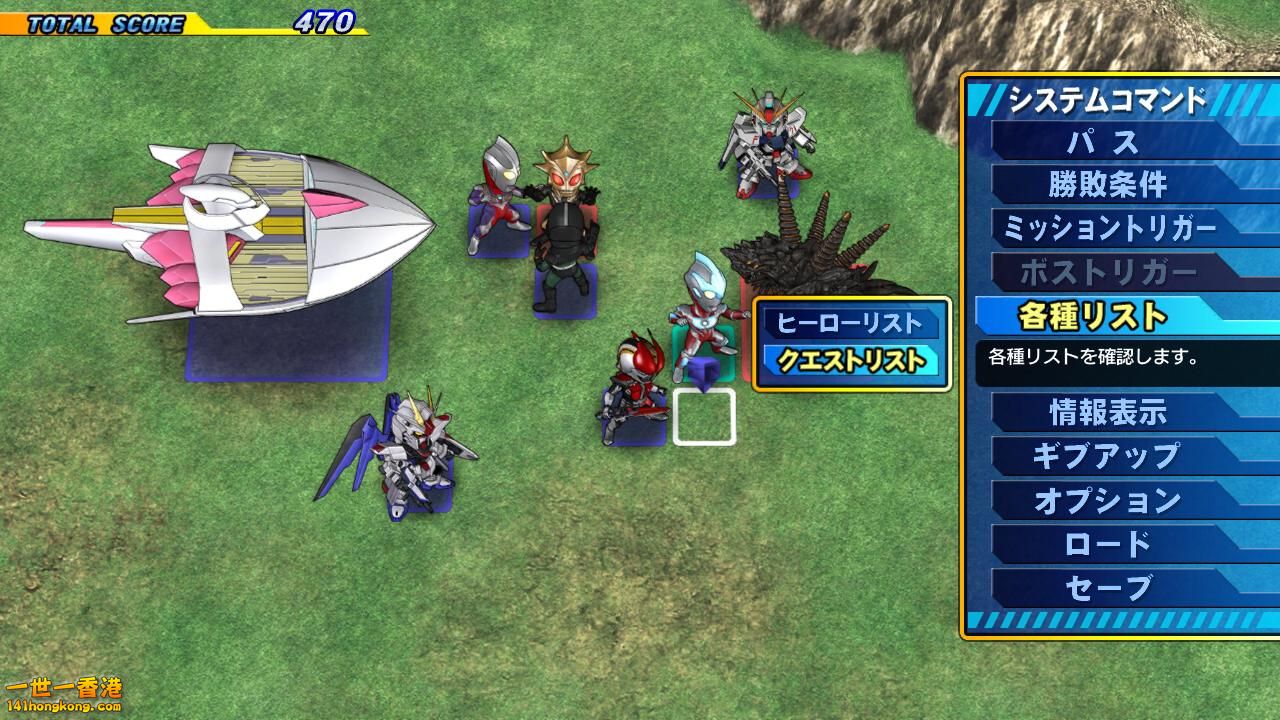Viewport: 1280px width, 720px height.
Task: Choose ギブアップ to give up
Action: (1107, 456)
